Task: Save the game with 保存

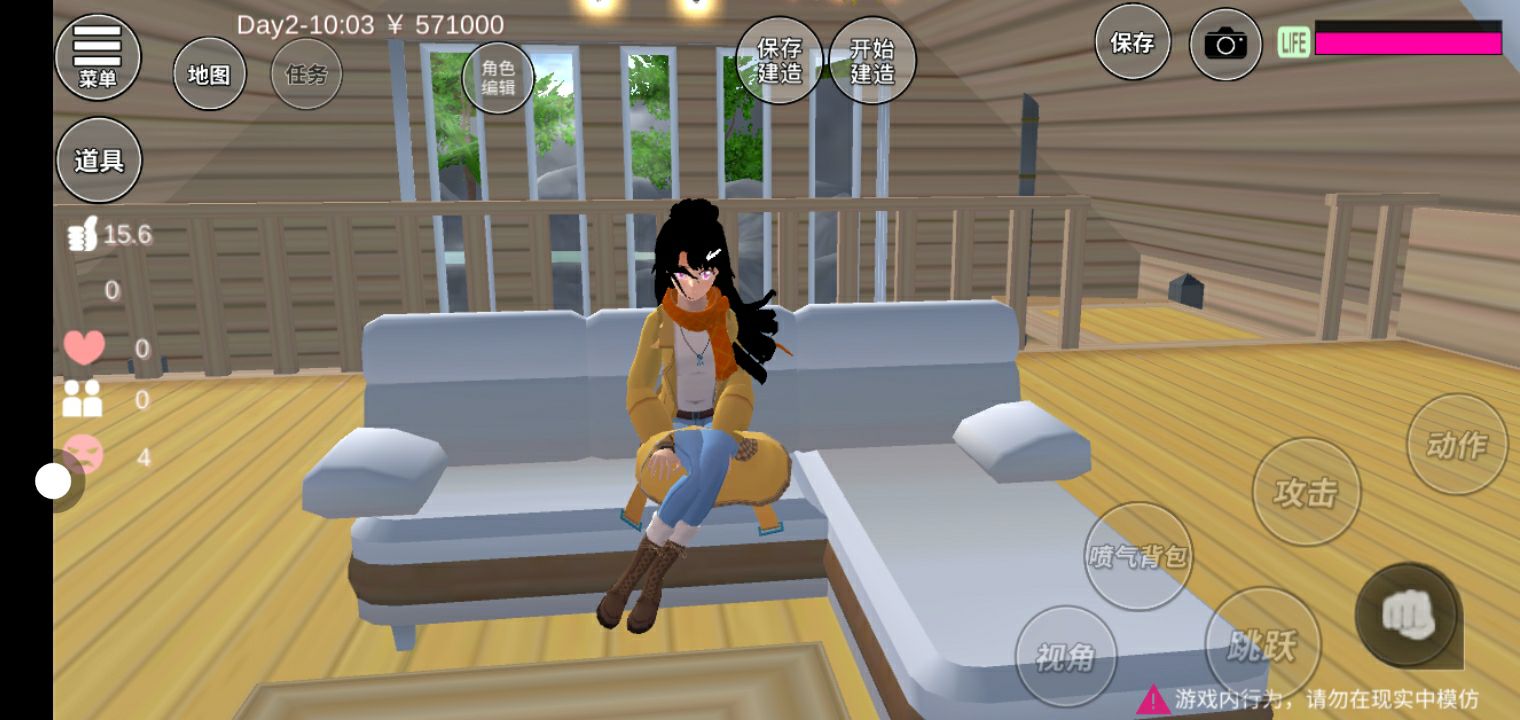Action: (1132, 42)
